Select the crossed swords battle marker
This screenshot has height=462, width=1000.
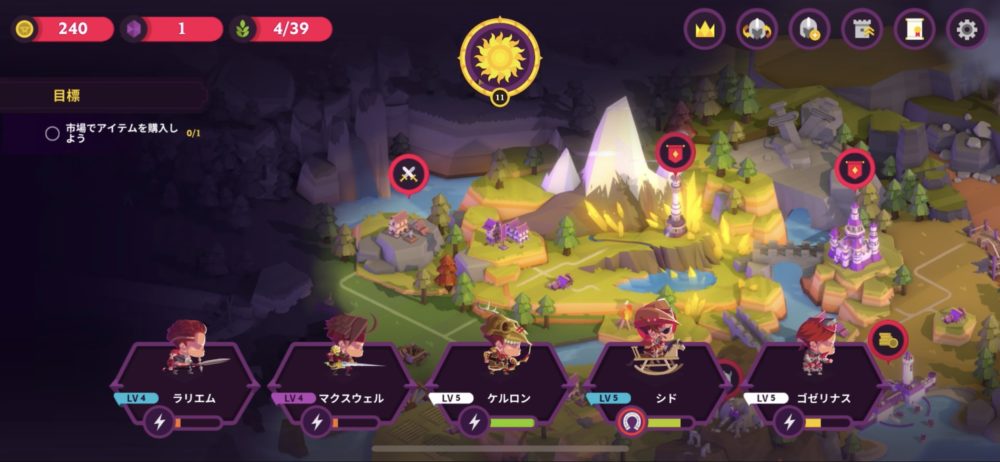[x=408, y=174]
